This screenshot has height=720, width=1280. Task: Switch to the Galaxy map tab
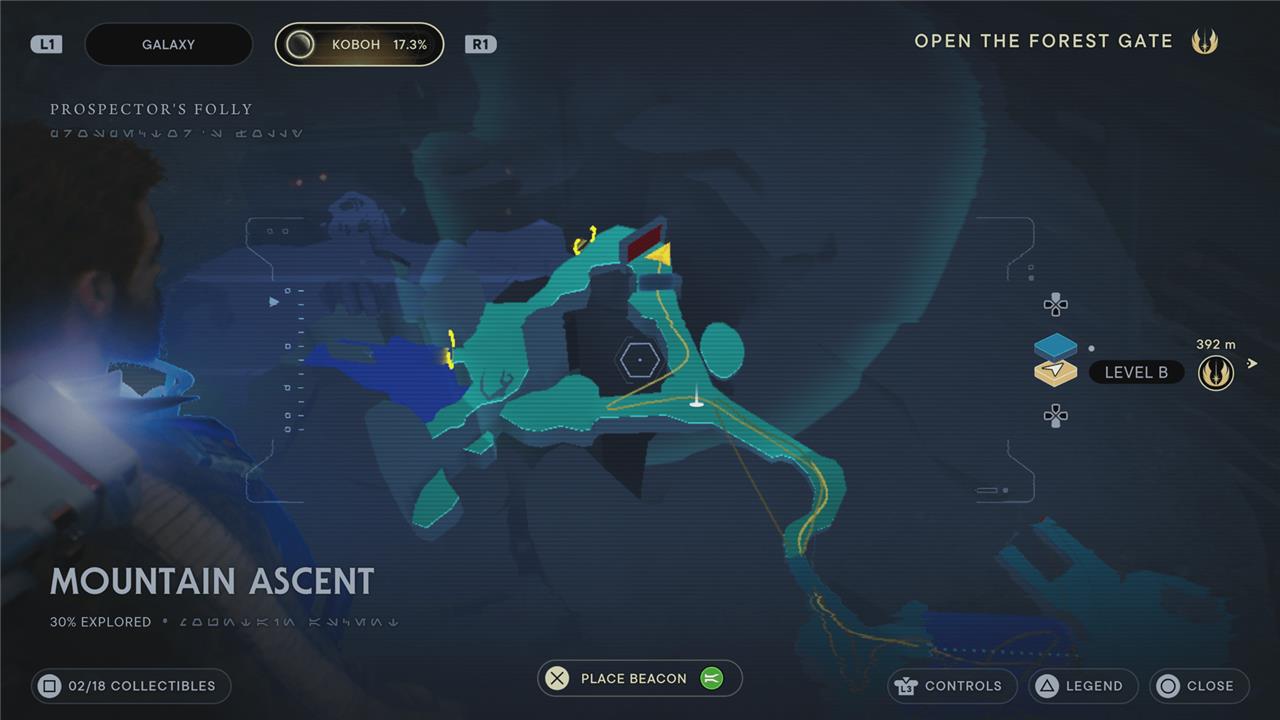tap(168, 45)
